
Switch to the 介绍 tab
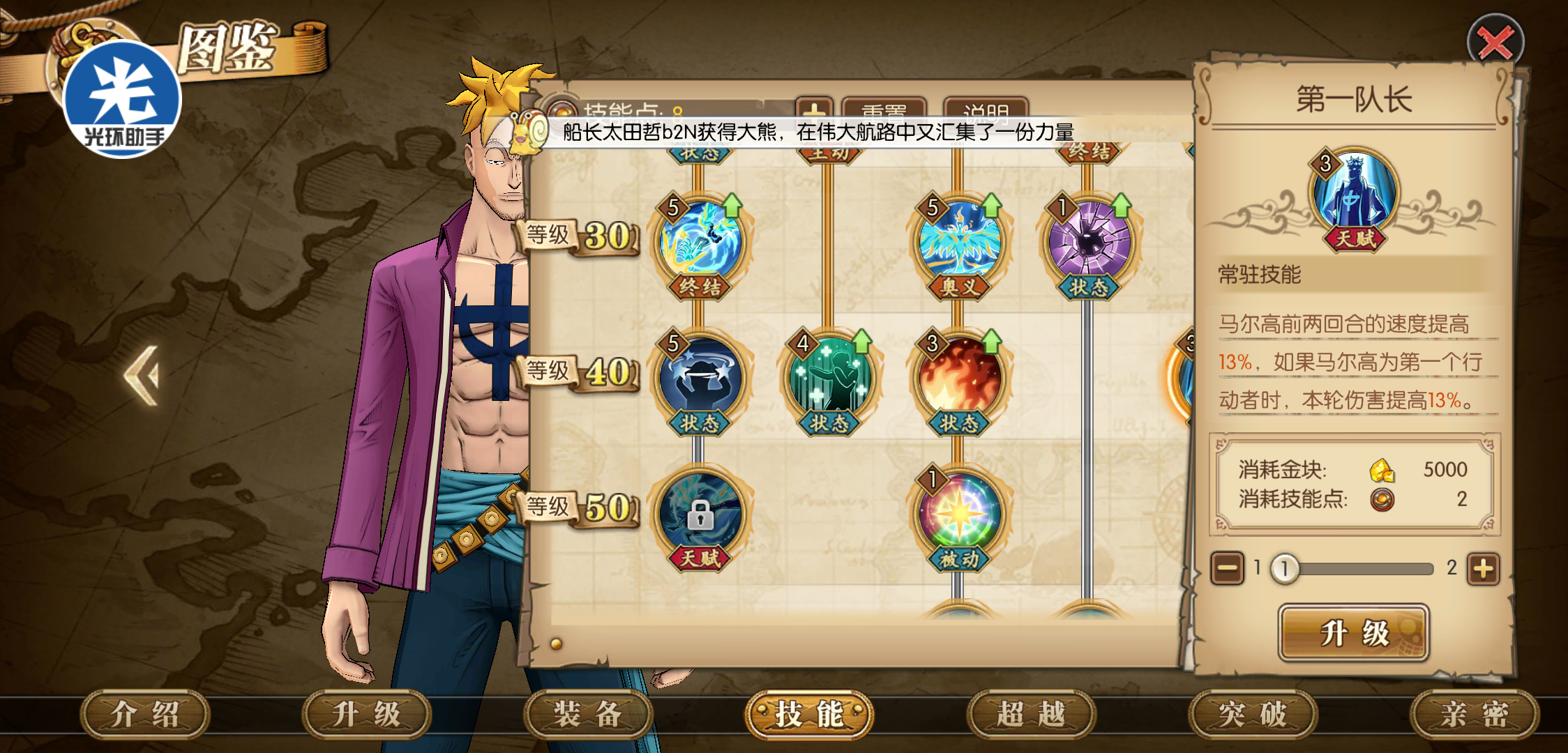point(145,714)
